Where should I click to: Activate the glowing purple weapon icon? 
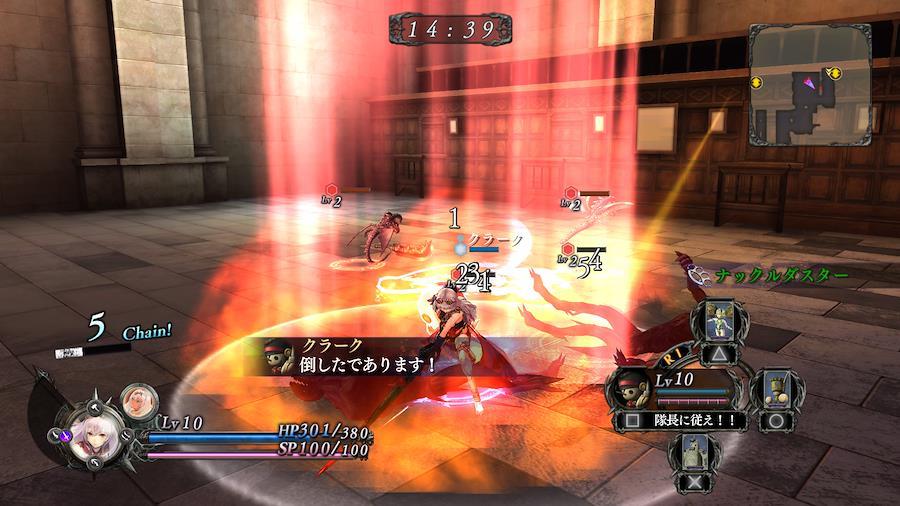coord(68,436)
